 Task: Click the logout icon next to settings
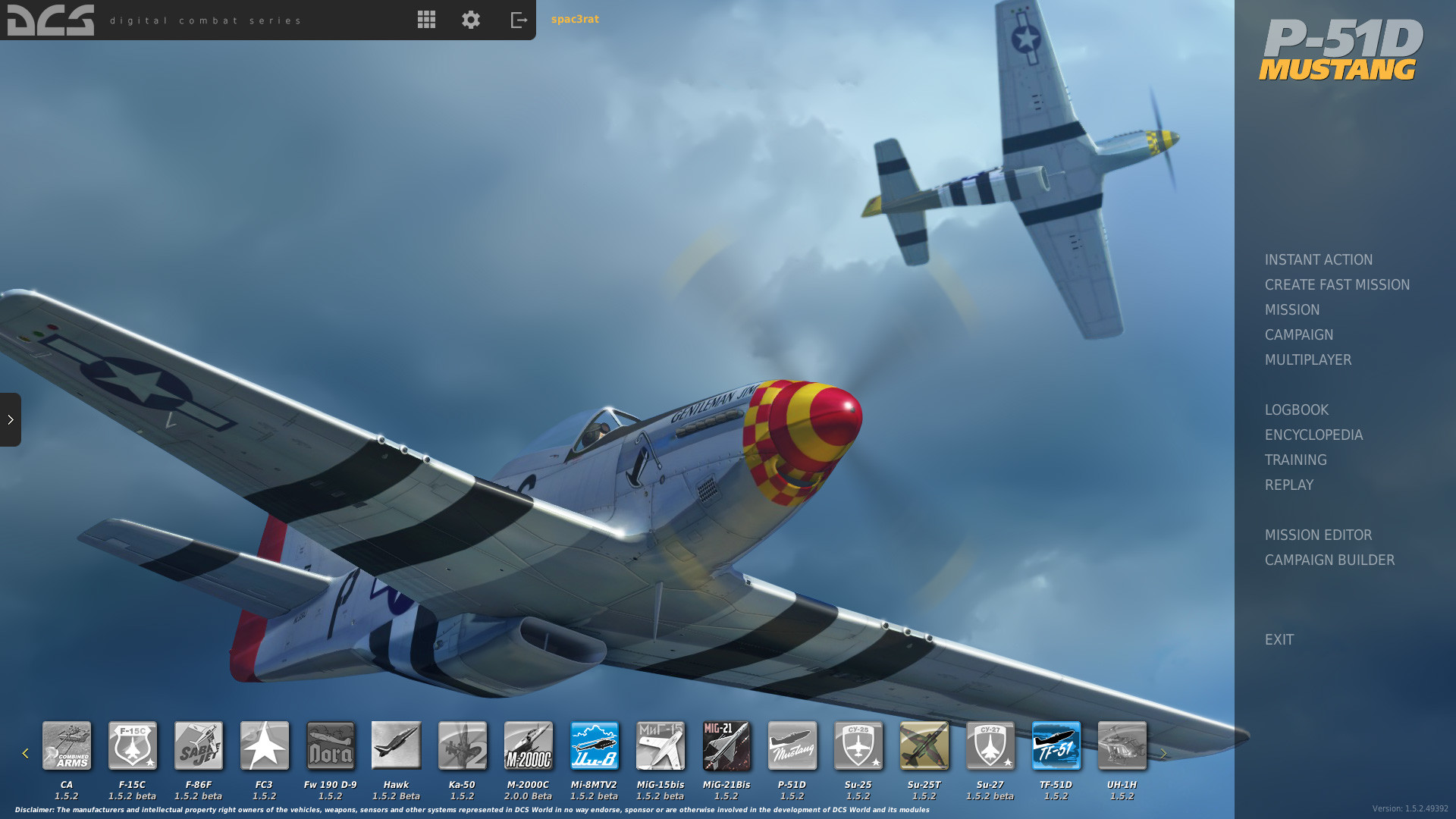point(518,20)
